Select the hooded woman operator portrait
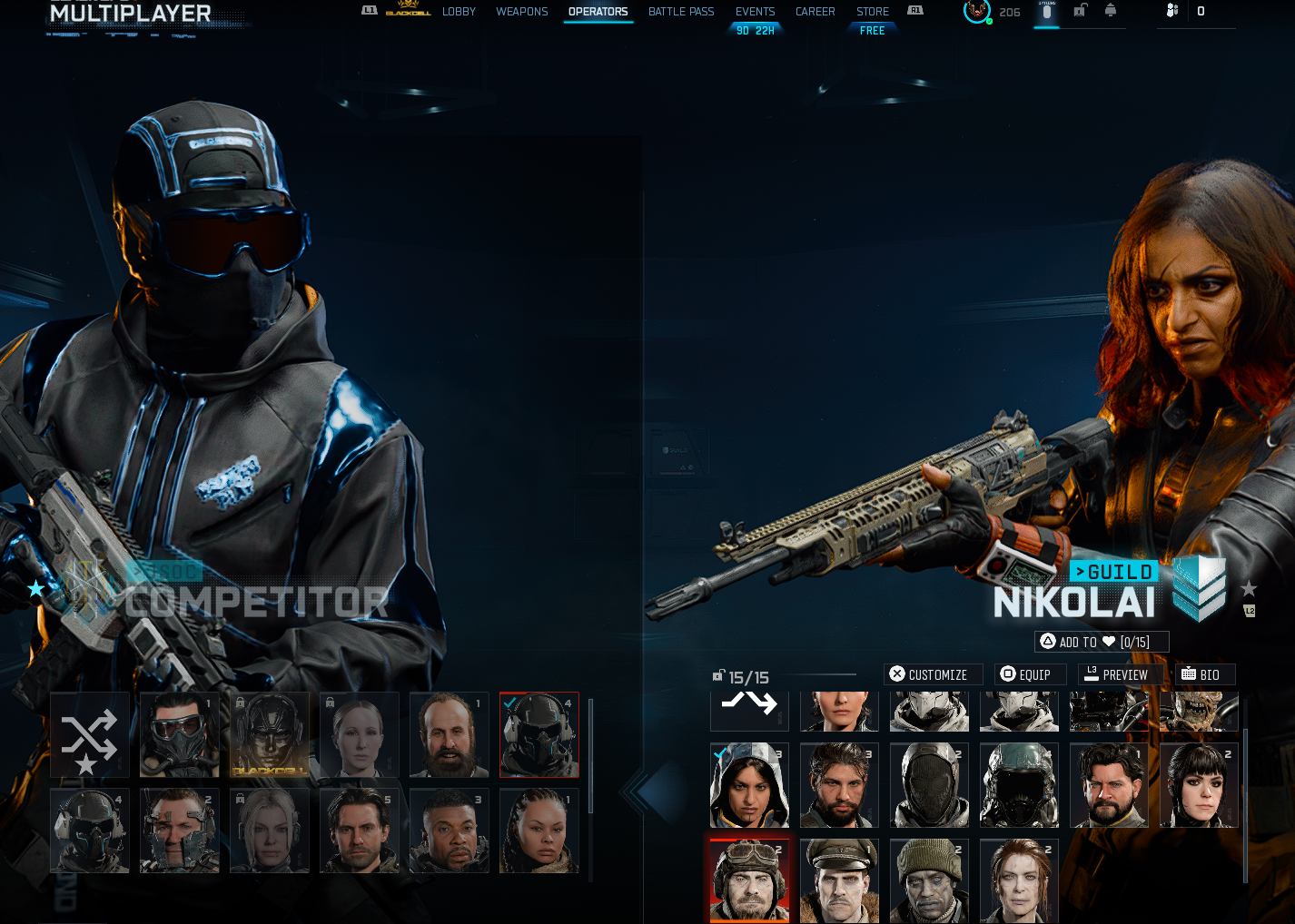 click(749, 785)
